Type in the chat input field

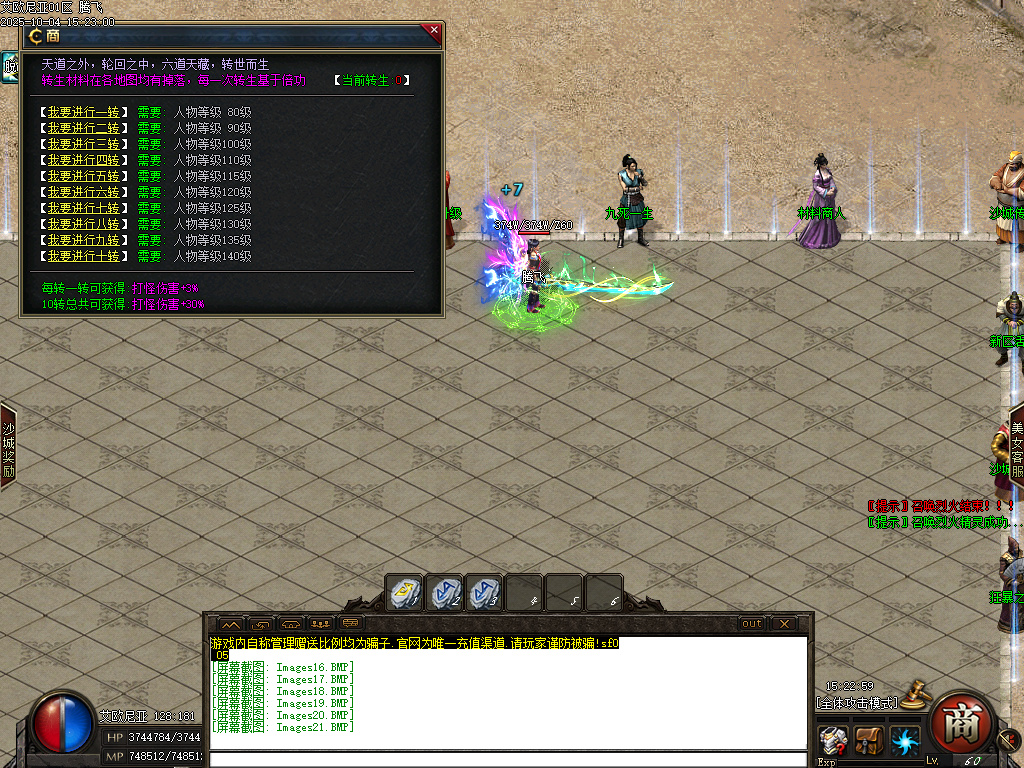tap(507, 760)
